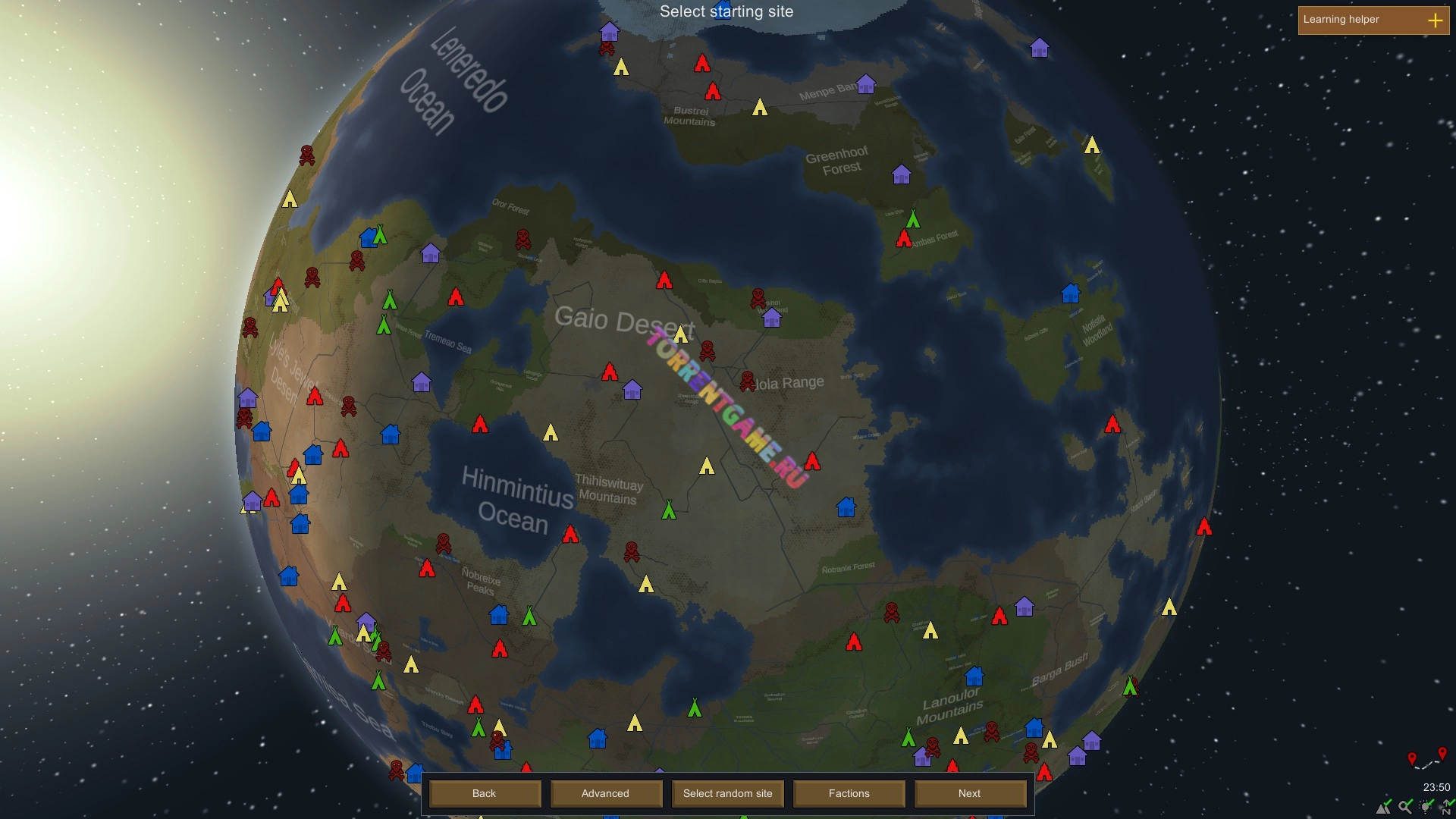The height and width of the screenshot is (819, 1456).
Task: Go back with the Back button
Action: (x=485, y=793)
